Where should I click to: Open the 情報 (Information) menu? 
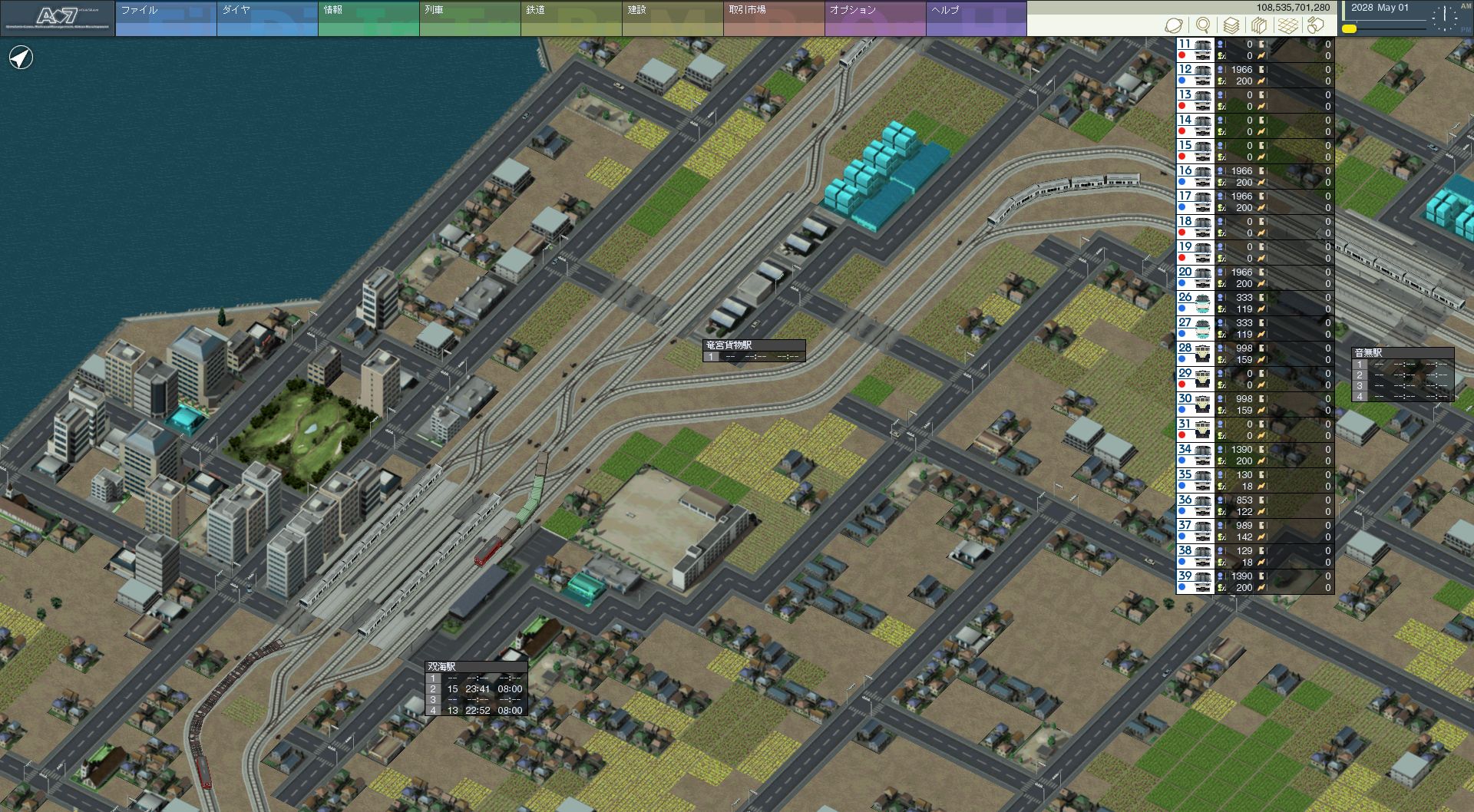click(x=368, y=18)
